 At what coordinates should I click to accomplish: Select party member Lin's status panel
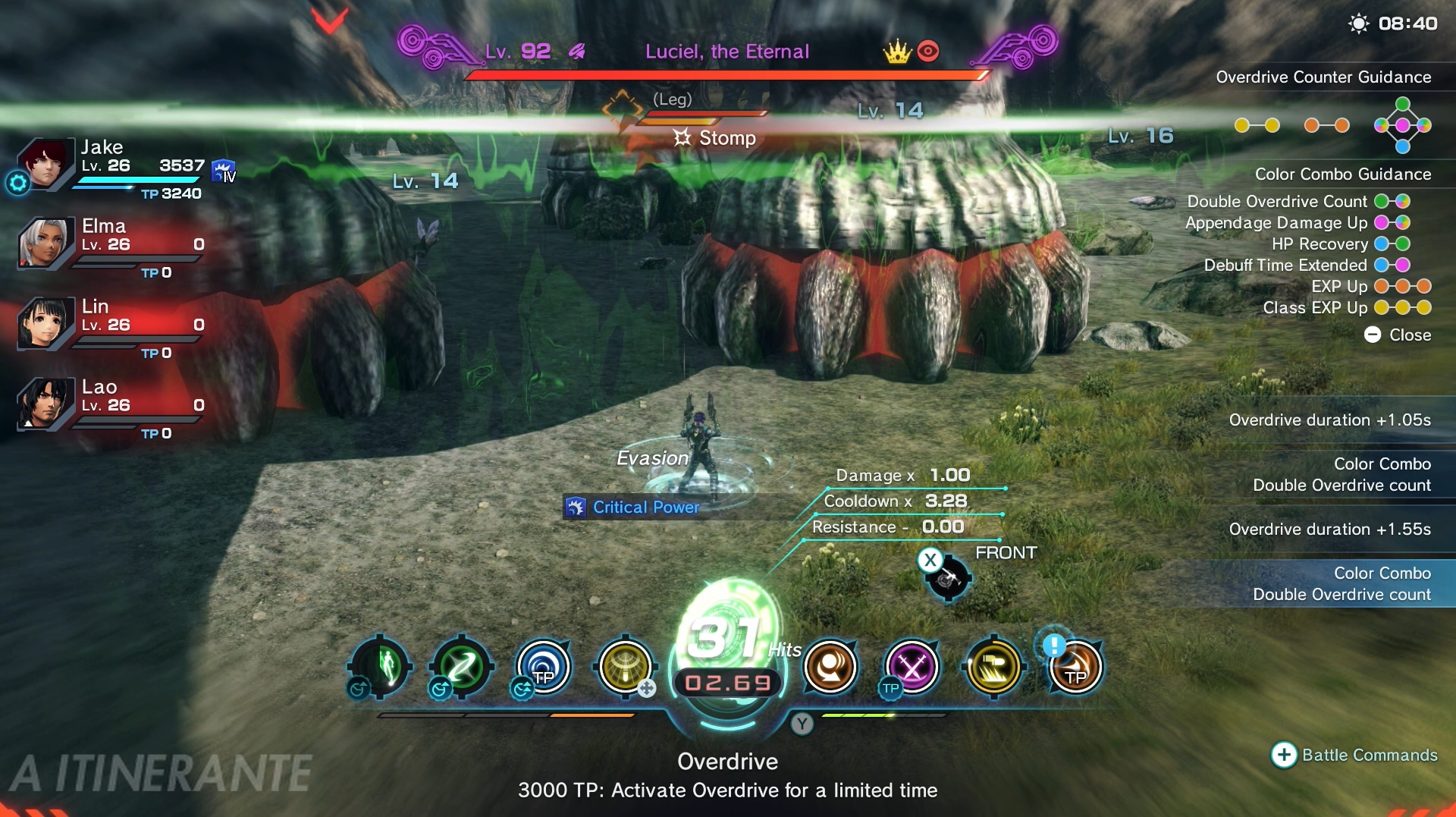[x=112, y=325]
